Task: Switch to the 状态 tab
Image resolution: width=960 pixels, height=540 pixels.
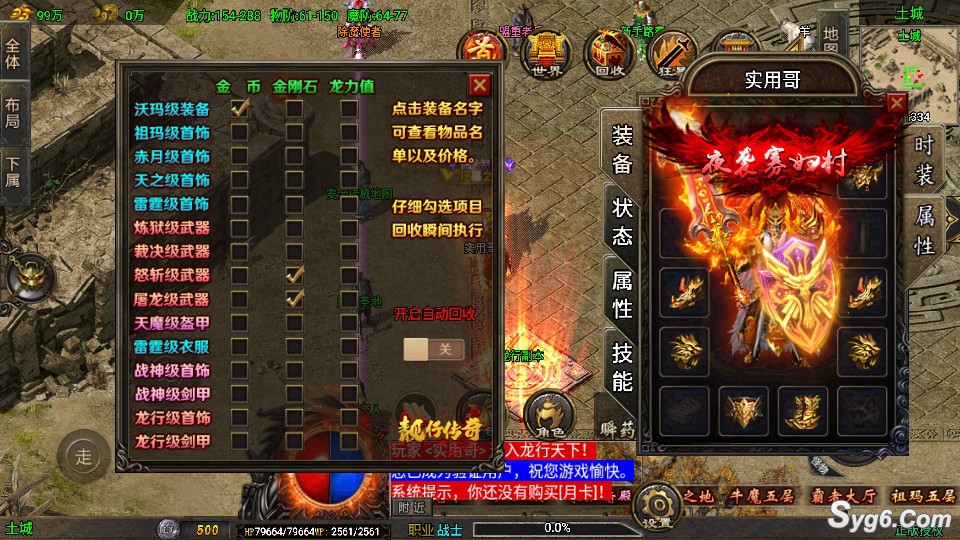Action: click(622, 222)
